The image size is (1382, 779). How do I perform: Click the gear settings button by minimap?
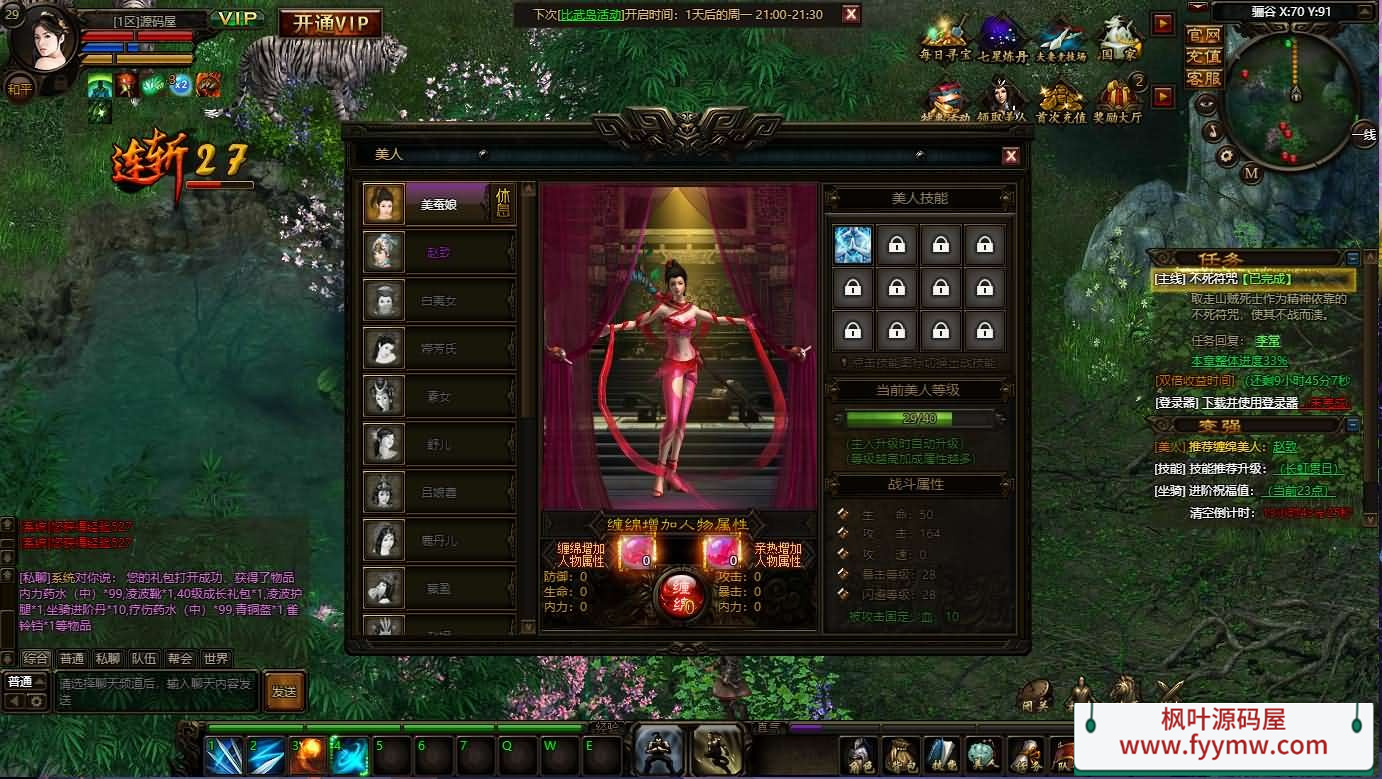click(x=1226, y=155)
